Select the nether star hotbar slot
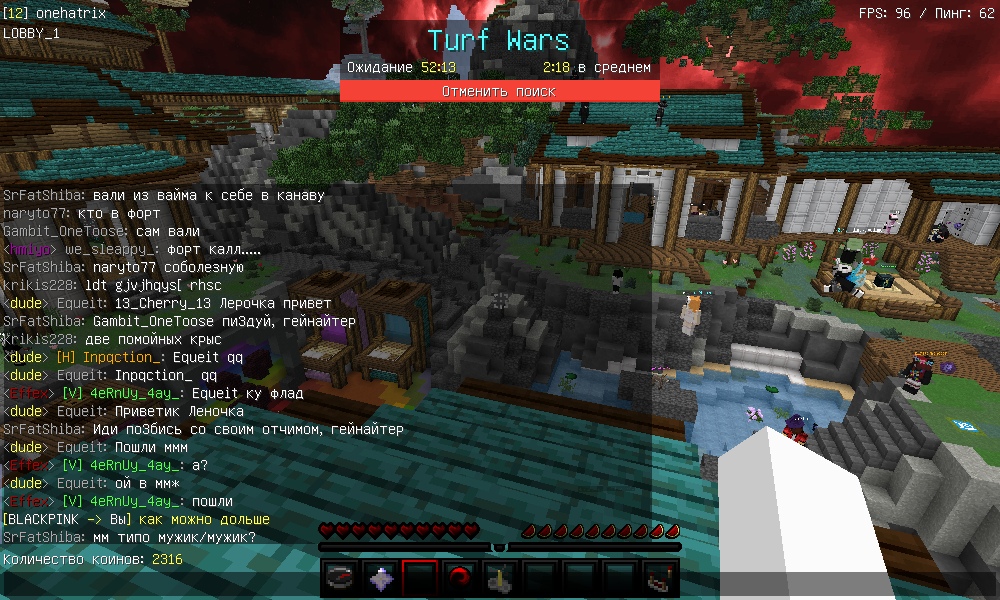 click(380, 578)
